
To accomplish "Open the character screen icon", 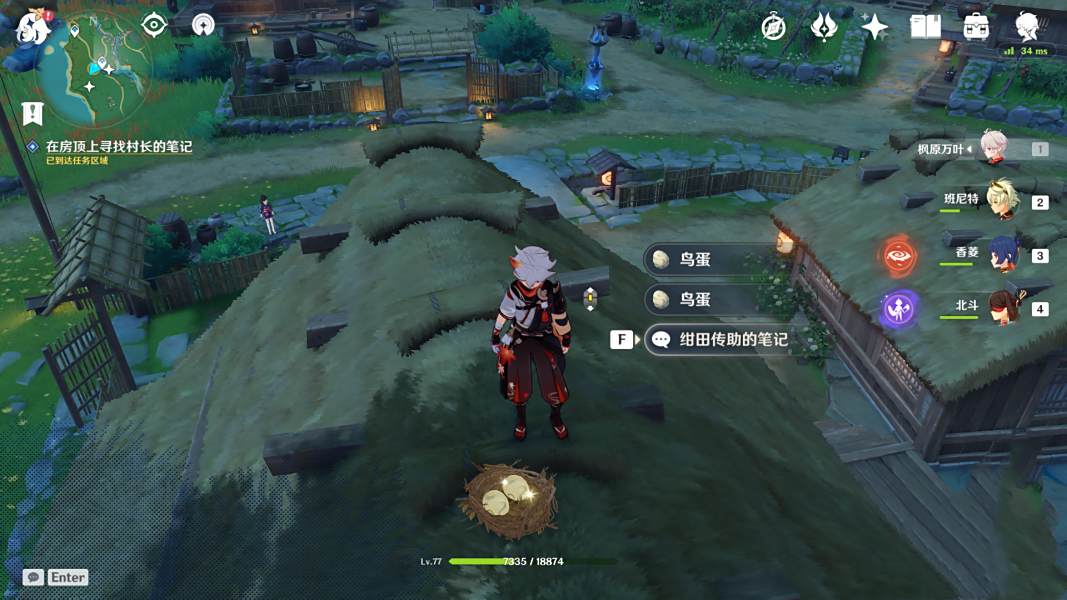I will point(1026,26).
